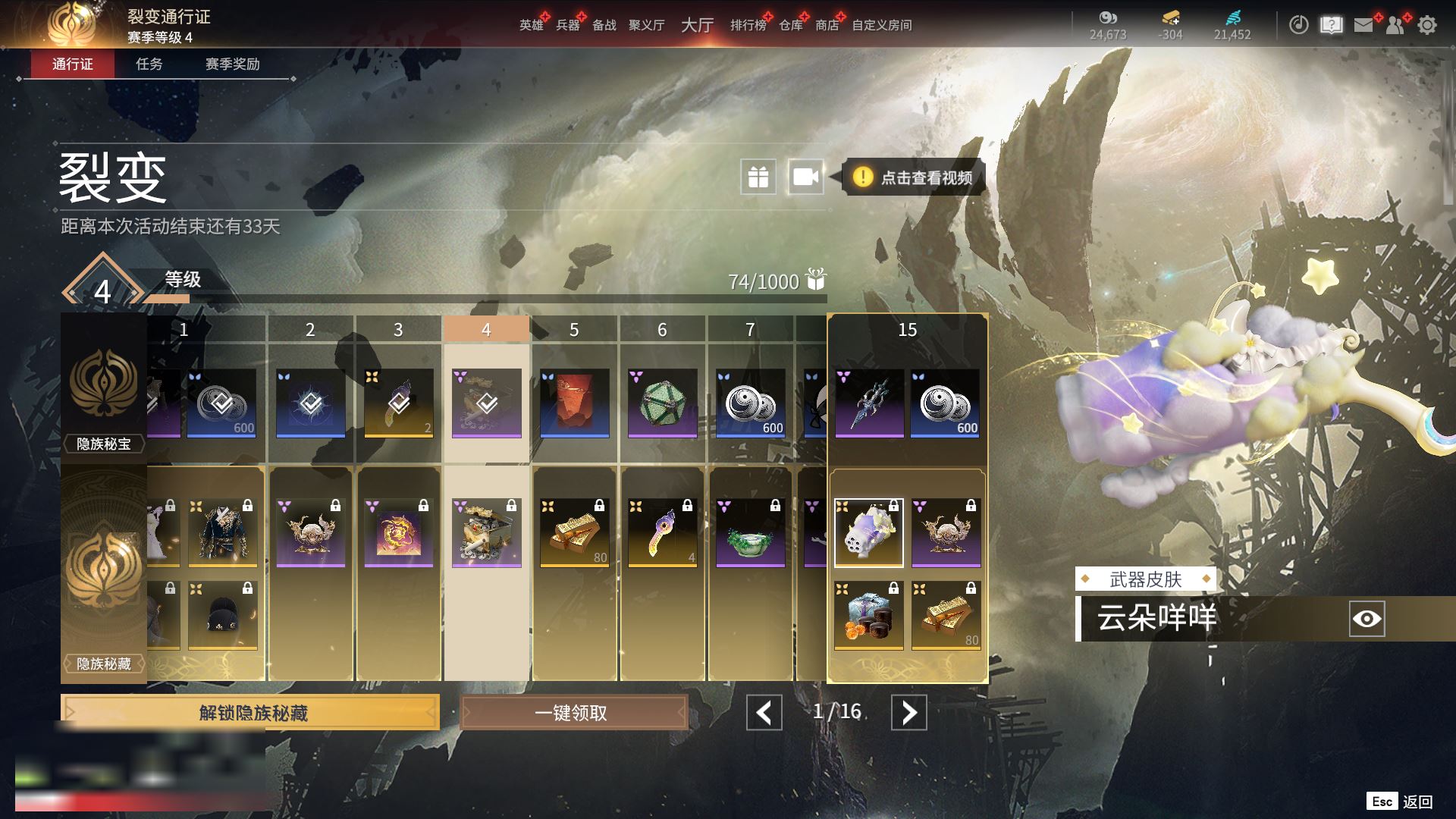The width and height of the screenshot is (1456, 819).
Task: Go to 英雄 in the top menu
Action: (x=531, y=26)
